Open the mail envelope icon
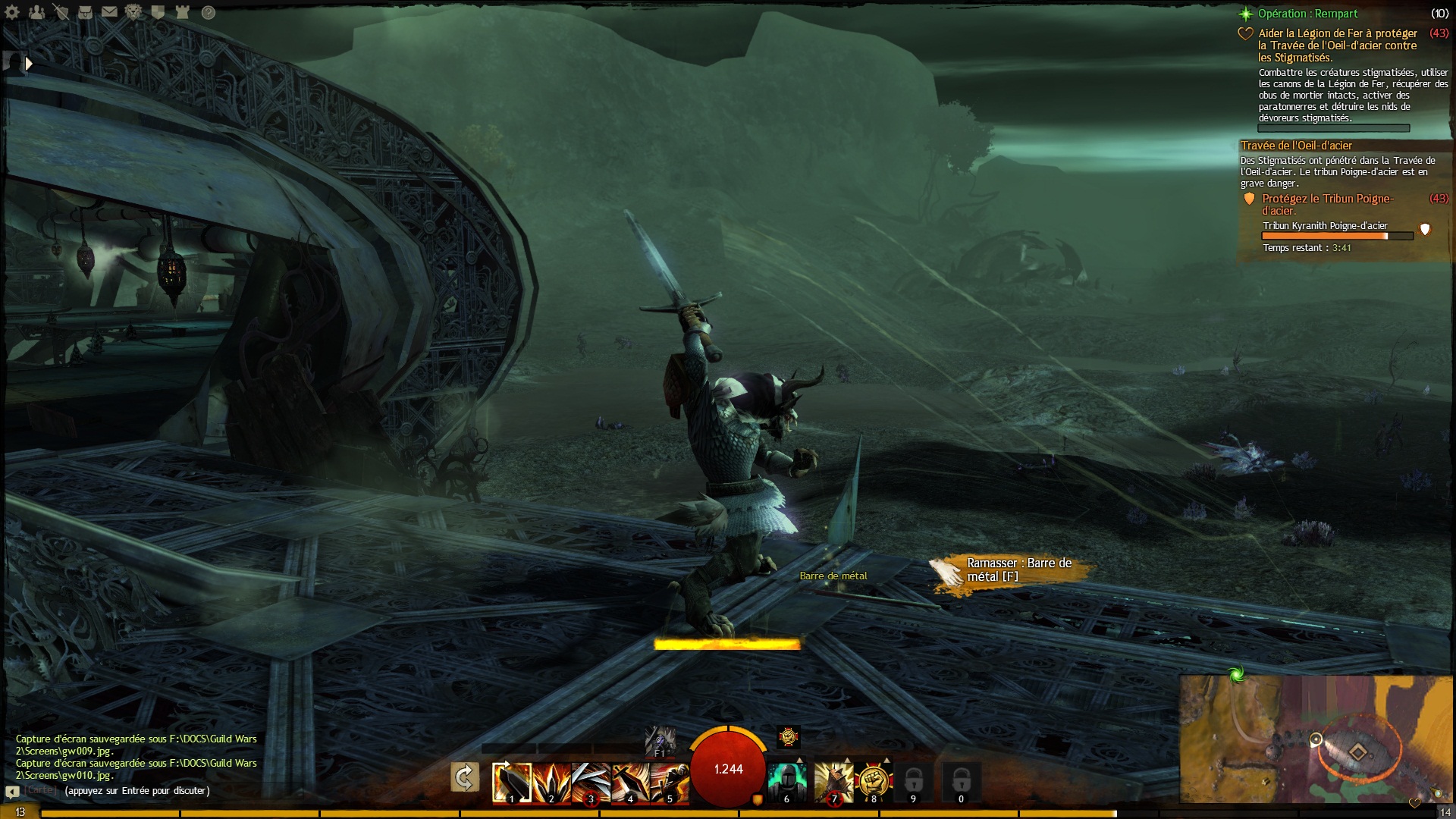 point(109,12)
